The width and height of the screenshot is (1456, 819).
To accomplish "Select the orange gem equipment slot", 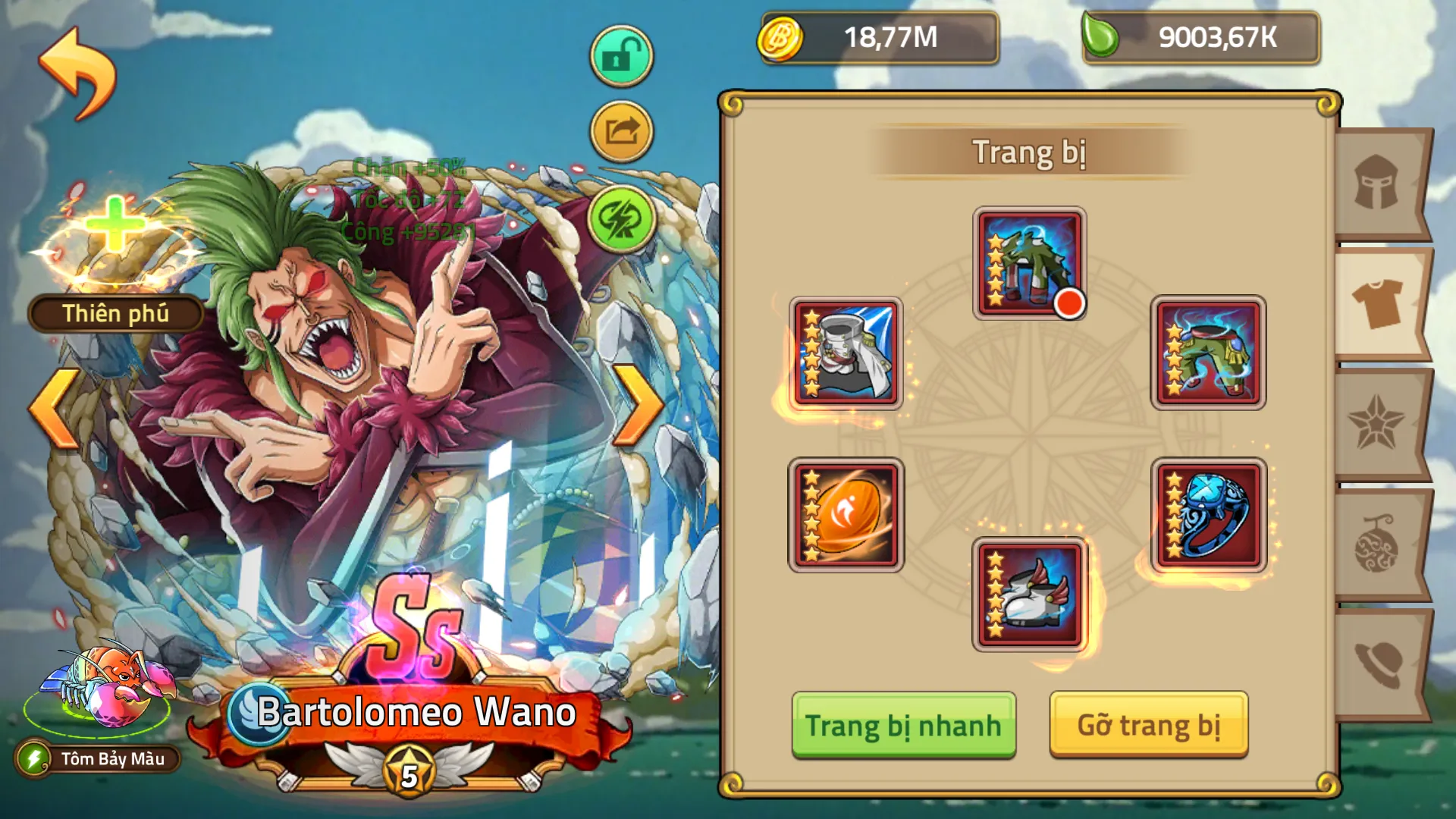I will pos(847,514).
